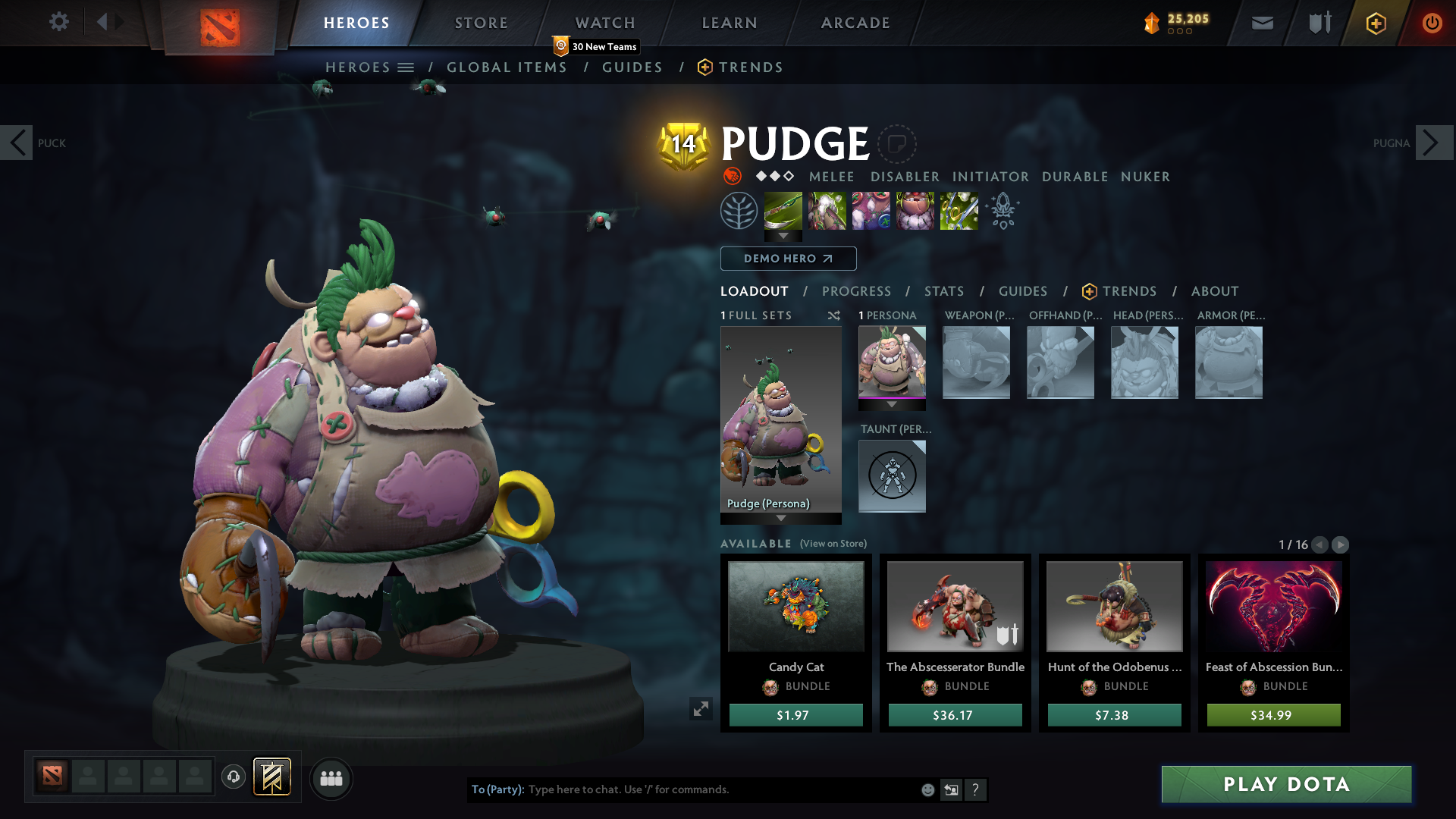This screenshot has height=819, width=1456.
Task: Open Aghanim's Scepter upgrade icon
Action: point(1003,211)
